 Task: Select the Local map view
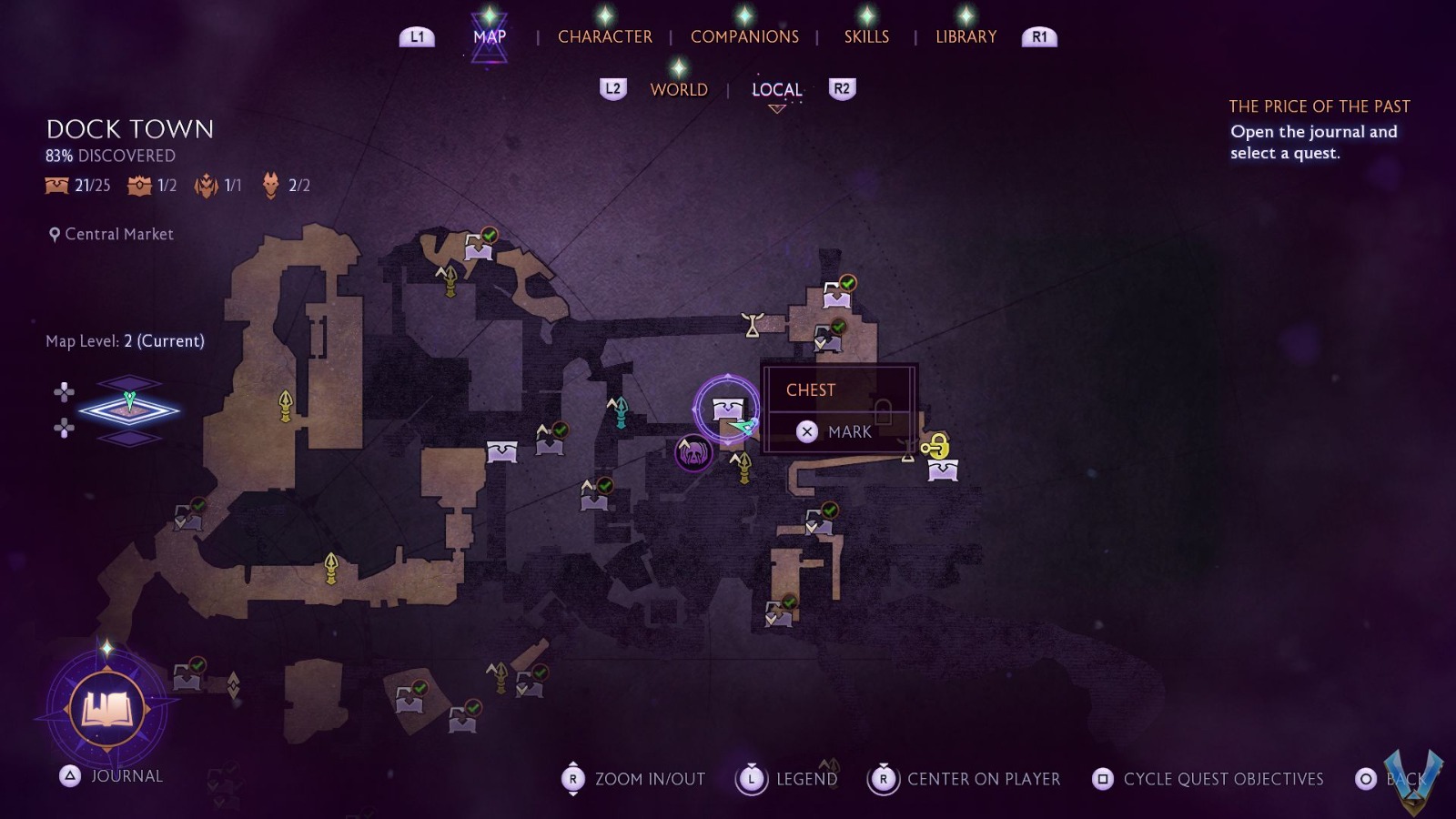pyautogui.click(x=776, y=89)
